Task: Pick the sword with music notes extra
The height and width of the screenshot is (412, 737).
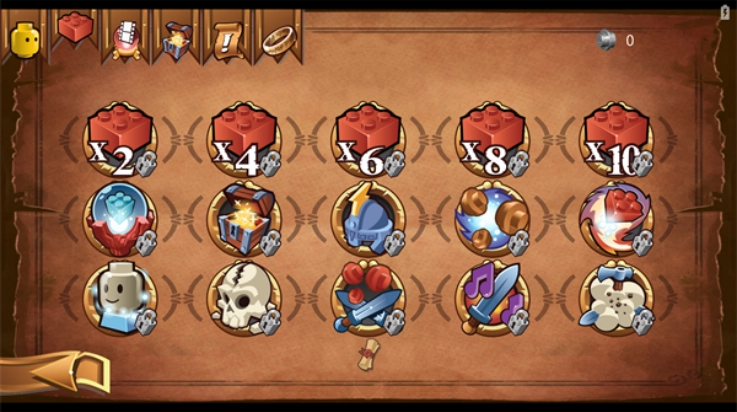Action: click(x=492, y=297)
